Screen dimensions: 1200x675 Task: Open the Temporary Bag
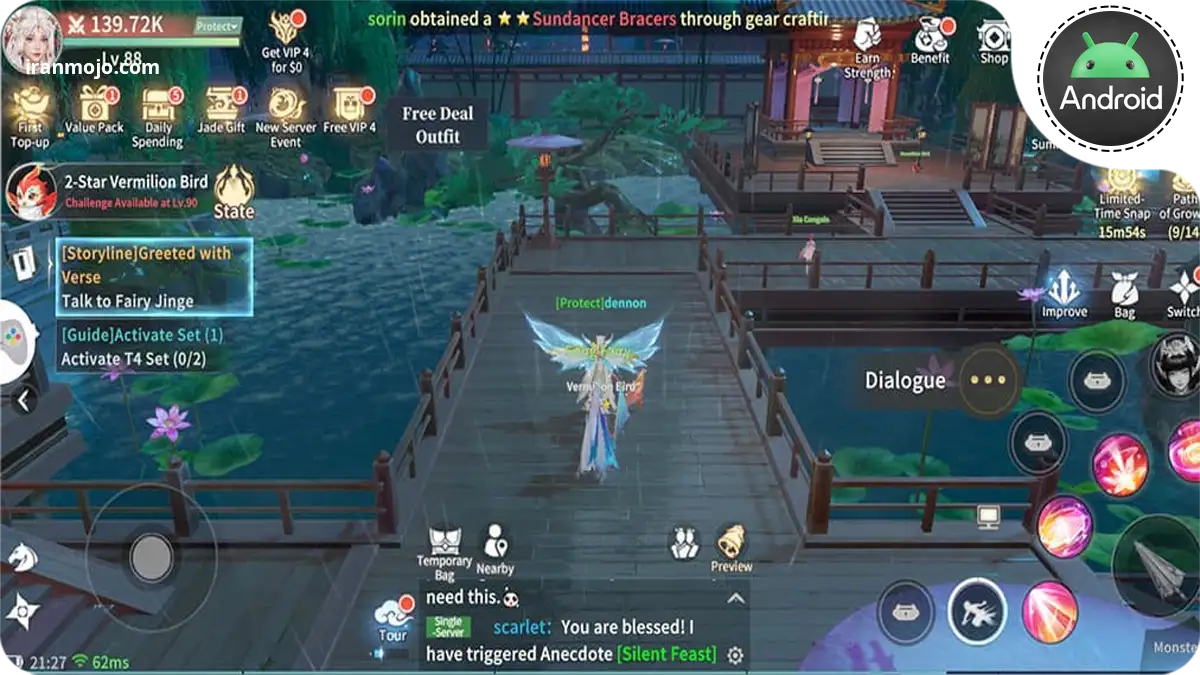(444, 551)
